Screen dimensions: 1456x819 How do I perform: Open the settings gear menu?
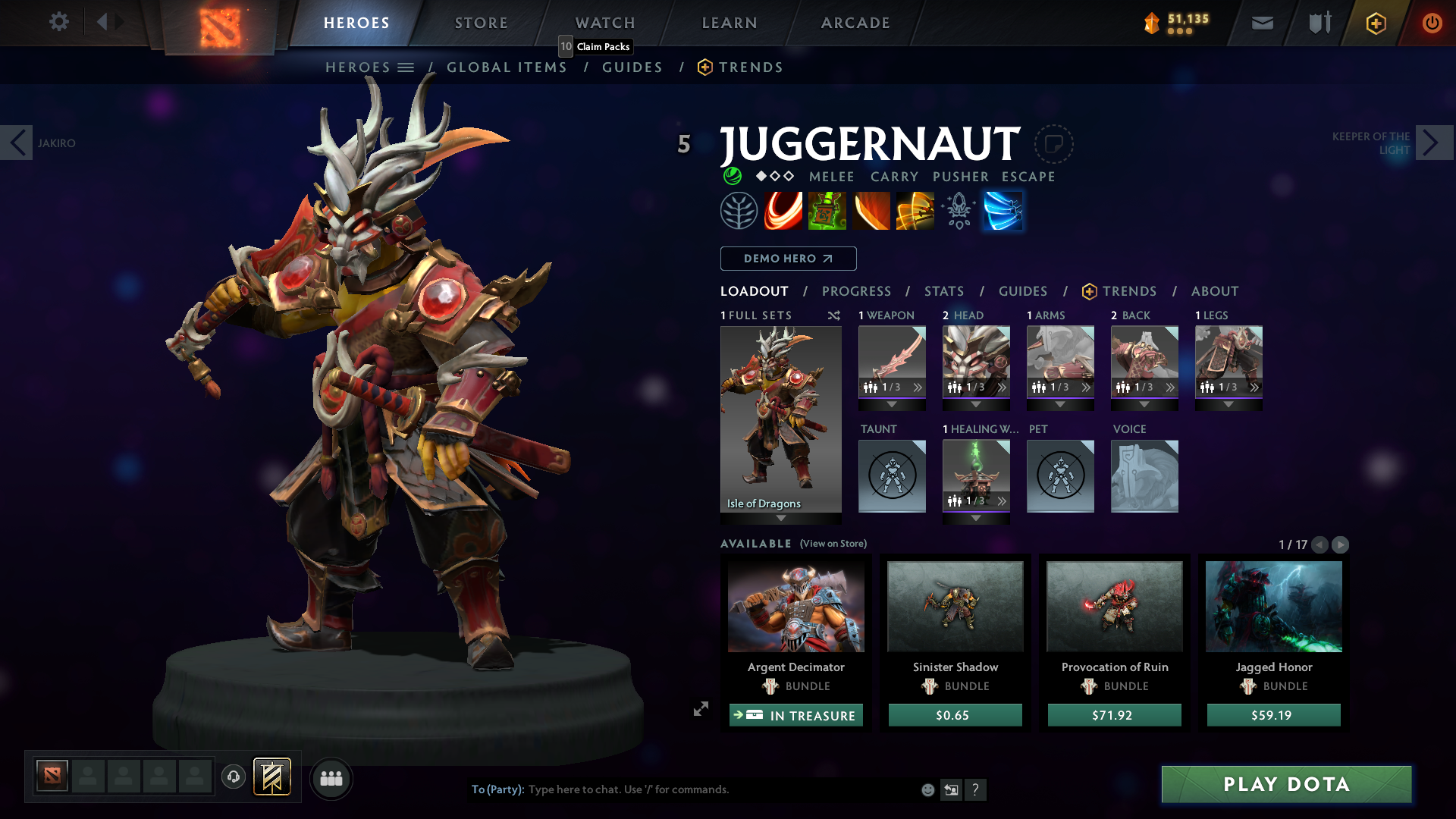pyautogui.click(x=58, y=22)
